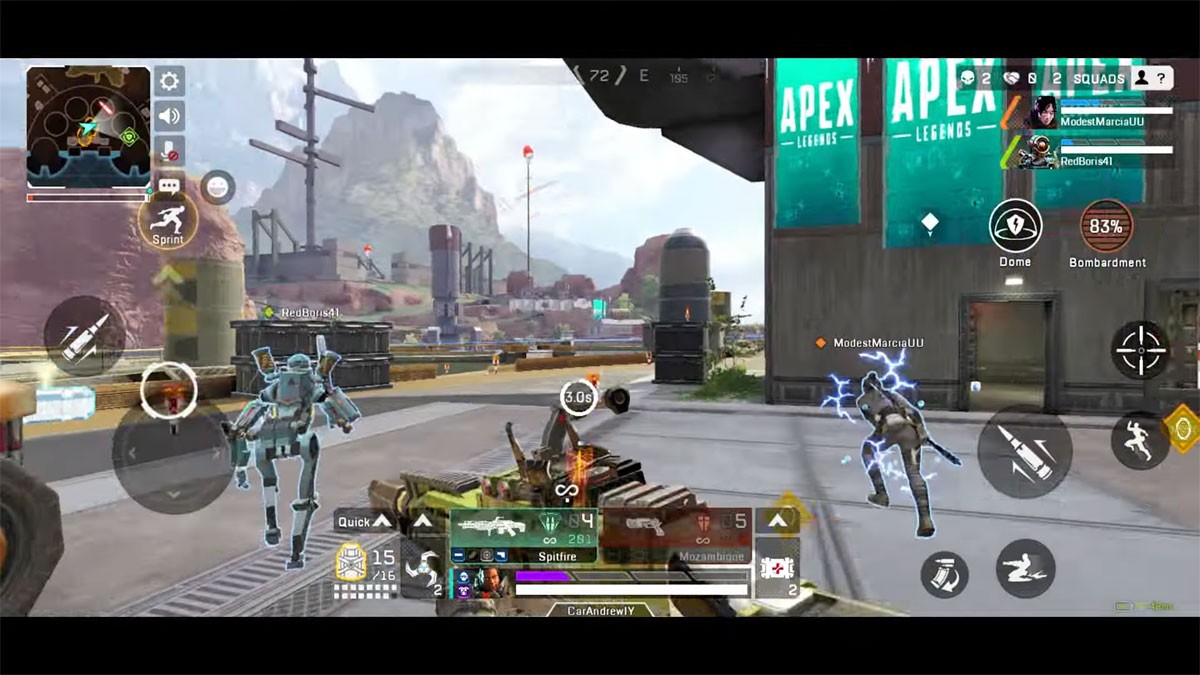This screenshot has width=1200, height=675.
Task: Activate the Bombardment ultimate at 83%
Action: tap(1106, 227)
